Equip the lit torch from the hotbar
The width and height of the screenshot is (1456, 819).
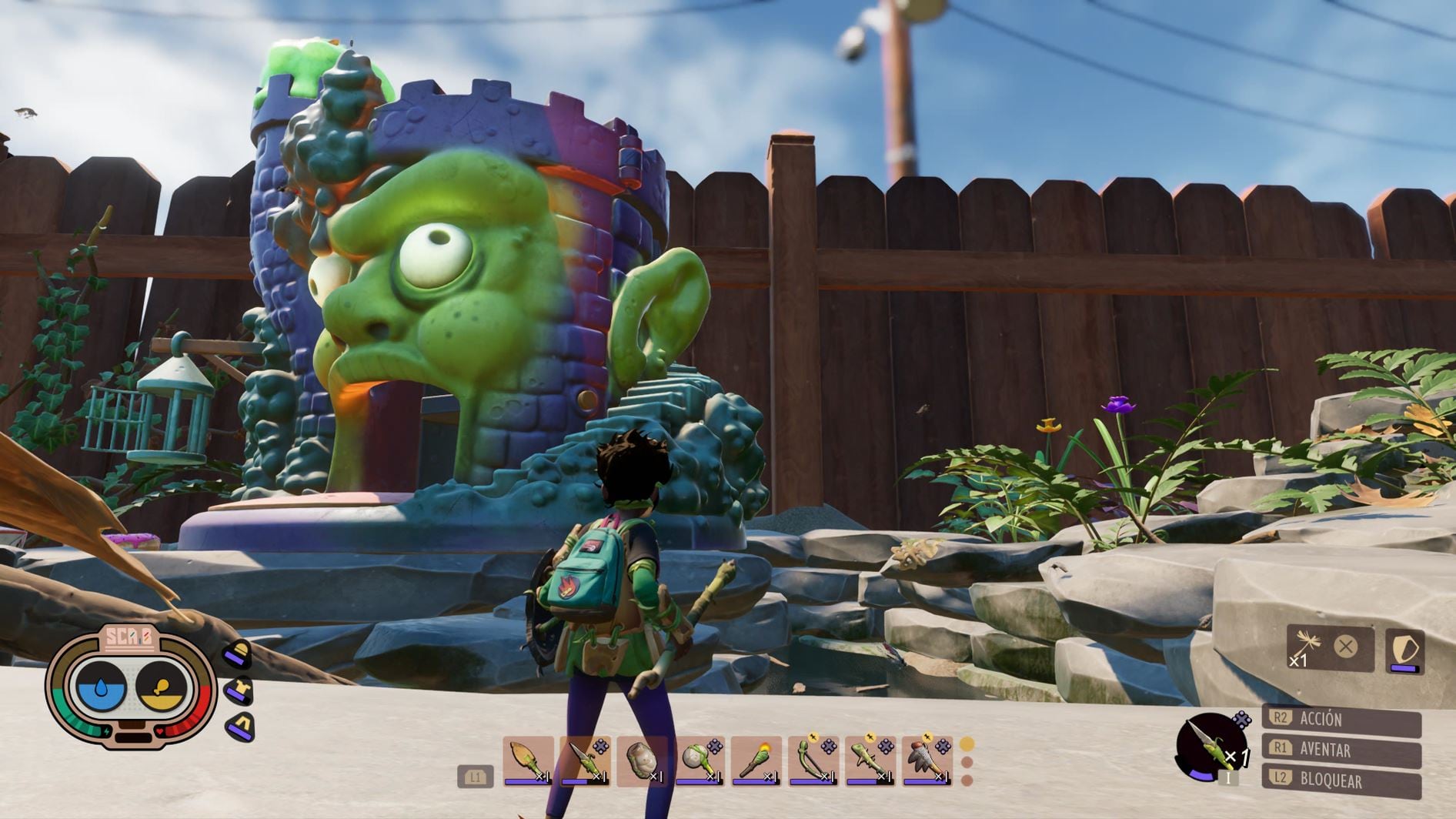coord(756,761)
